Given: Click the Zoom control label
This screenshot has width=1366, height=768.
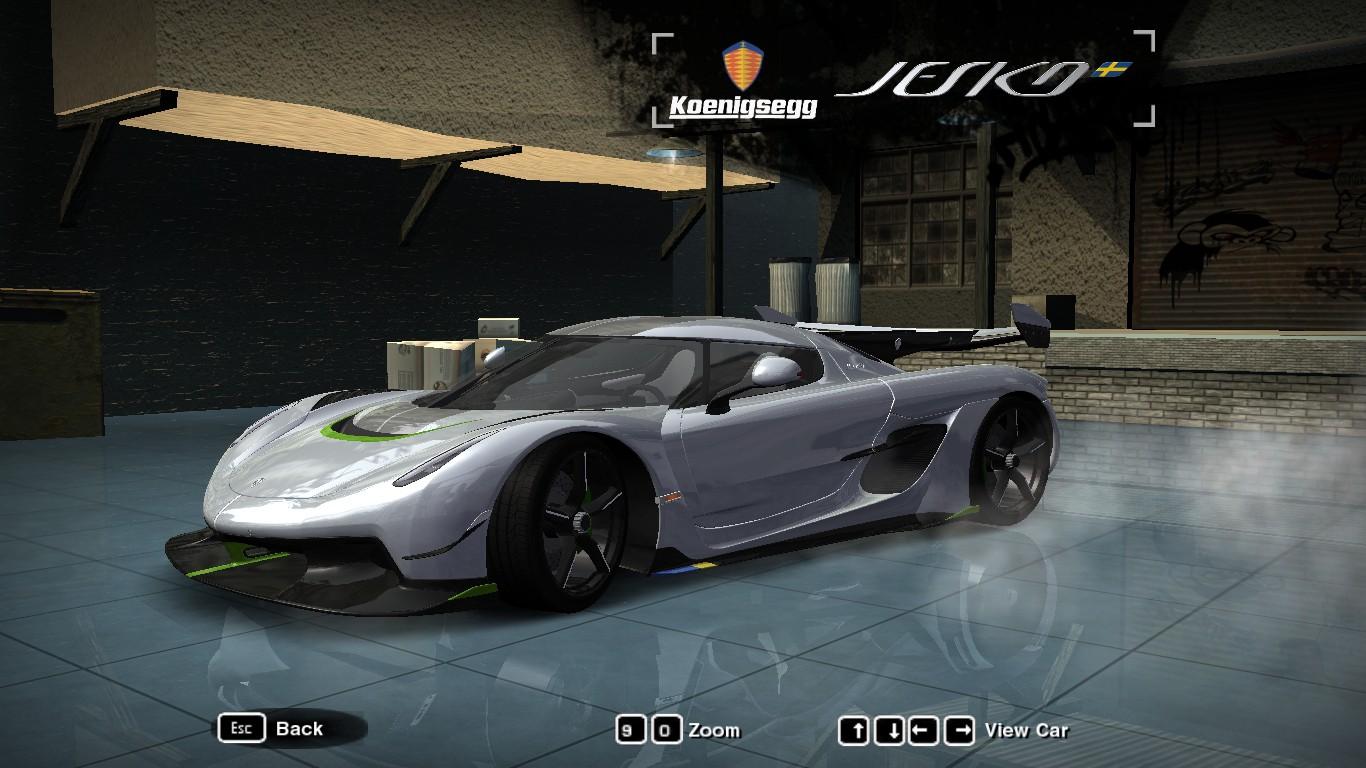Looking at the screenshot, I should (714, 731).
